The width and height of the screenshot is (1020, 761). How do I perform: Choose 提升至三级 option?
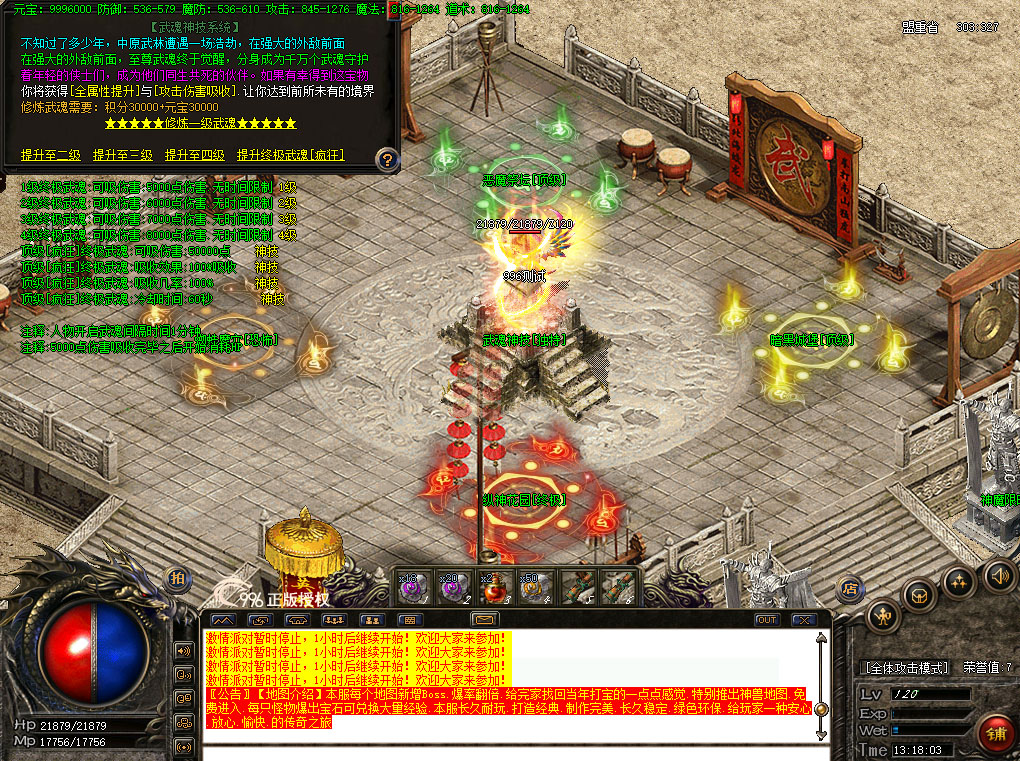click(x=123, y=155)
